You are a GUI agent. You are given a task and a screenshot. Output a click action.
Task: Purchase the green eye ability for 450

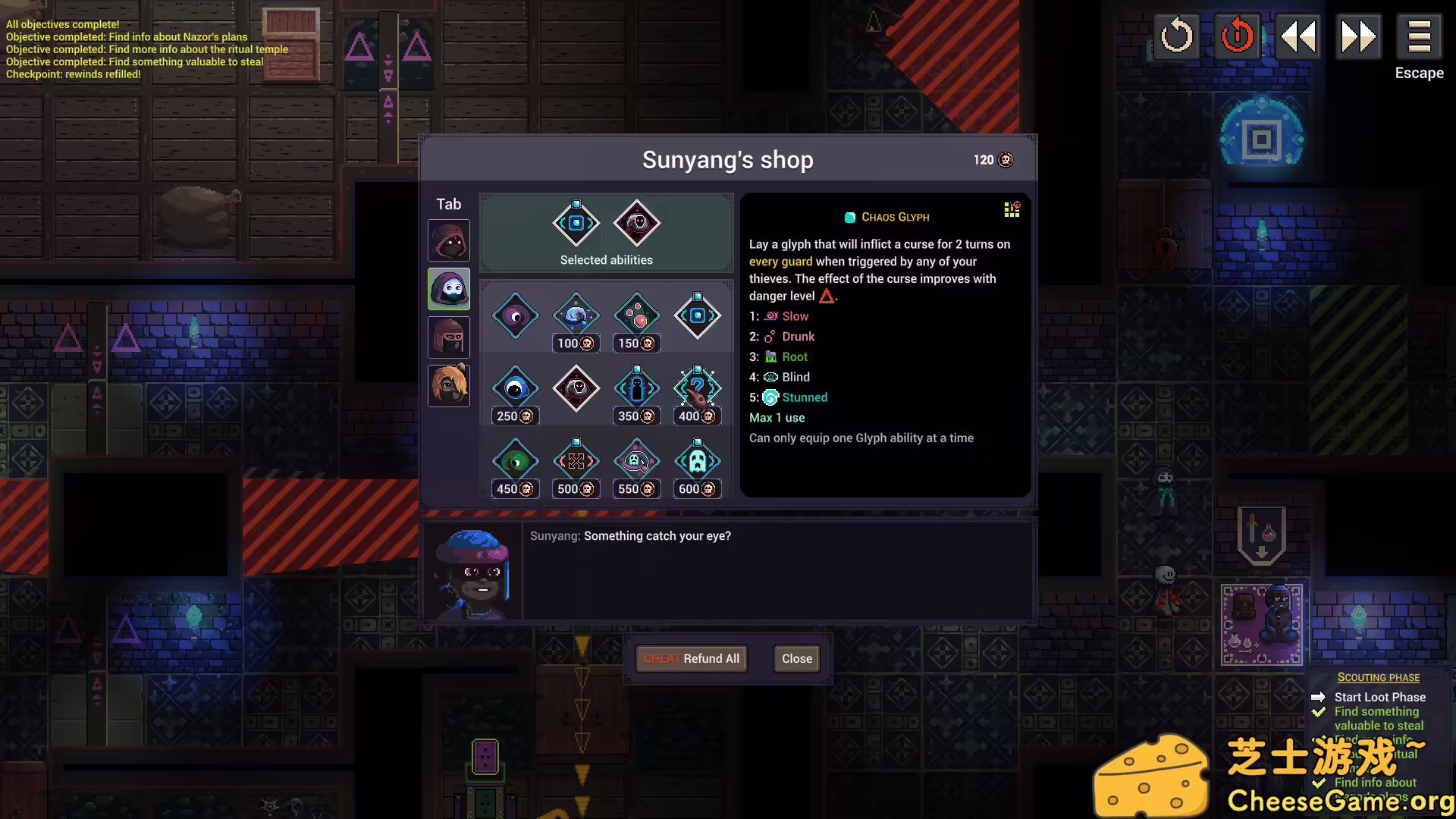point(516,462)
